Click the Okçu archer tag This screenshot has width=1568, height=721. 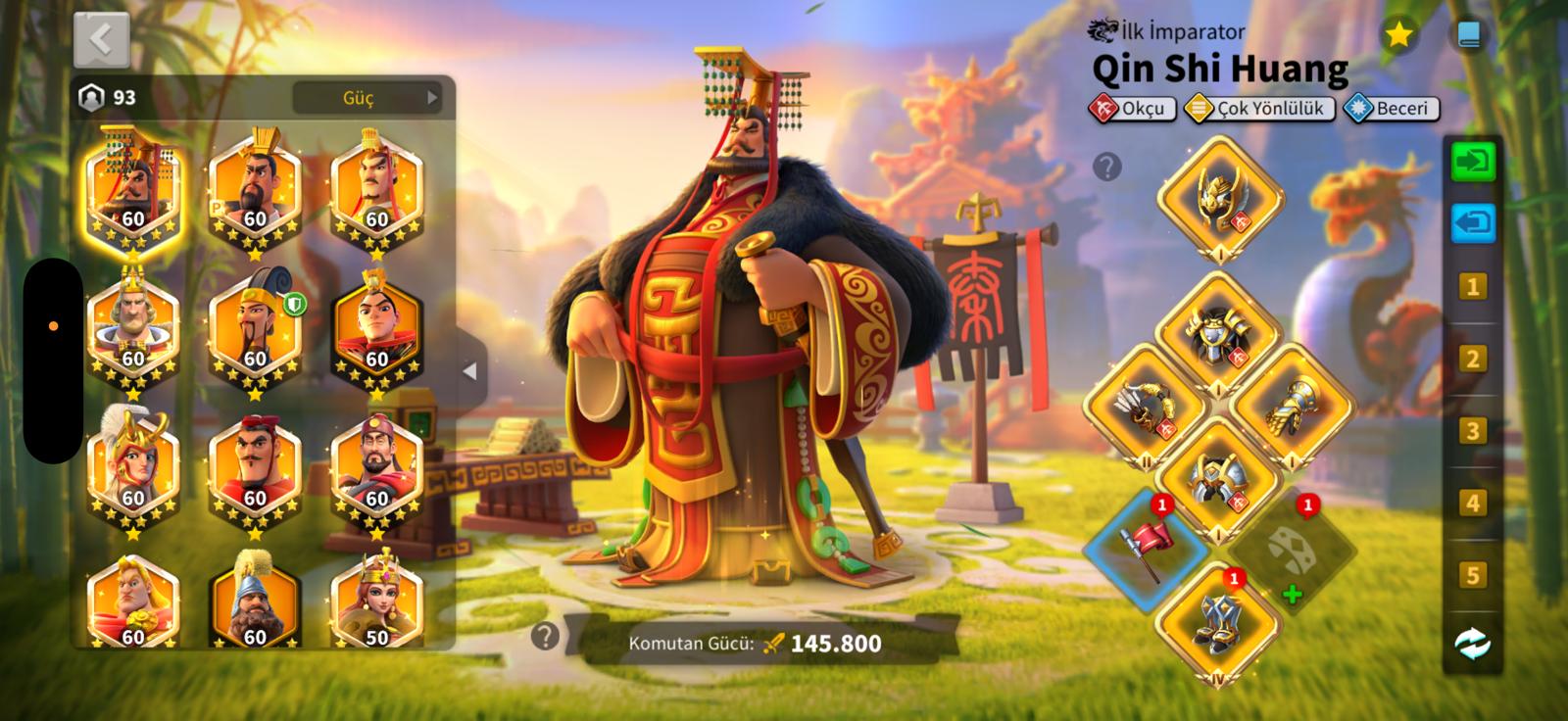pos(1132,108)
